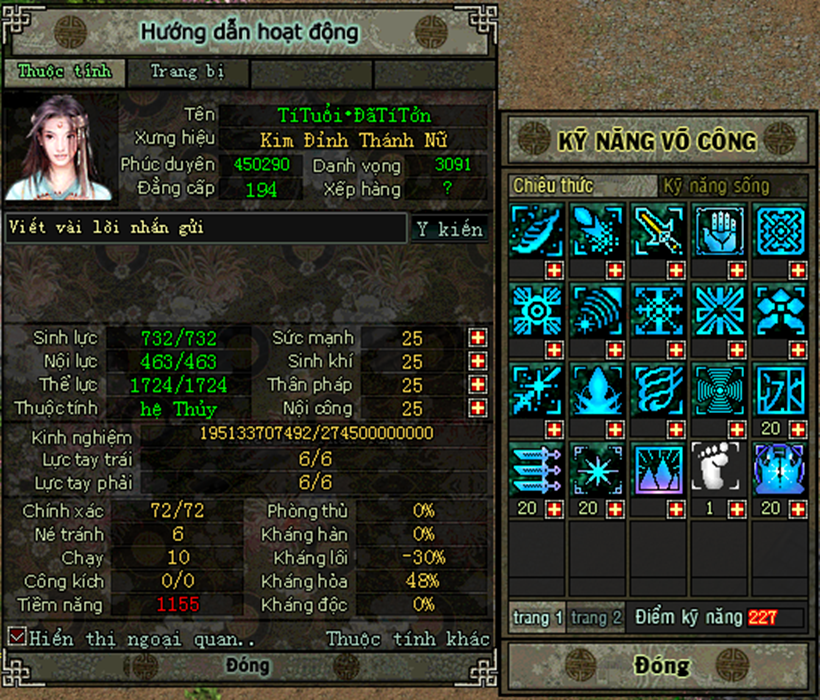Close the character panel with Đóng
This screenshot has height=700, width=820.
(x=247, y=666)
